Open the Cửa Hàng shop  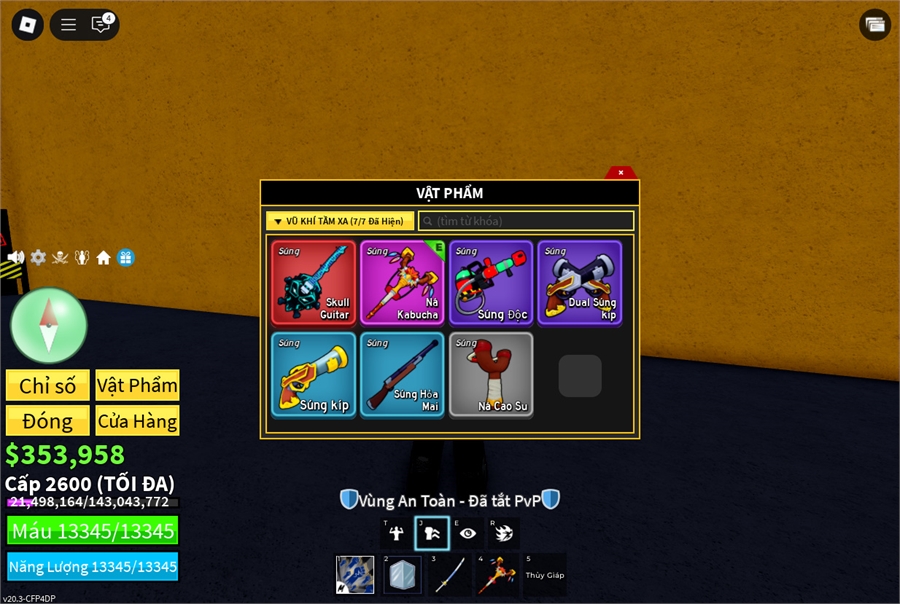(138, 421)
